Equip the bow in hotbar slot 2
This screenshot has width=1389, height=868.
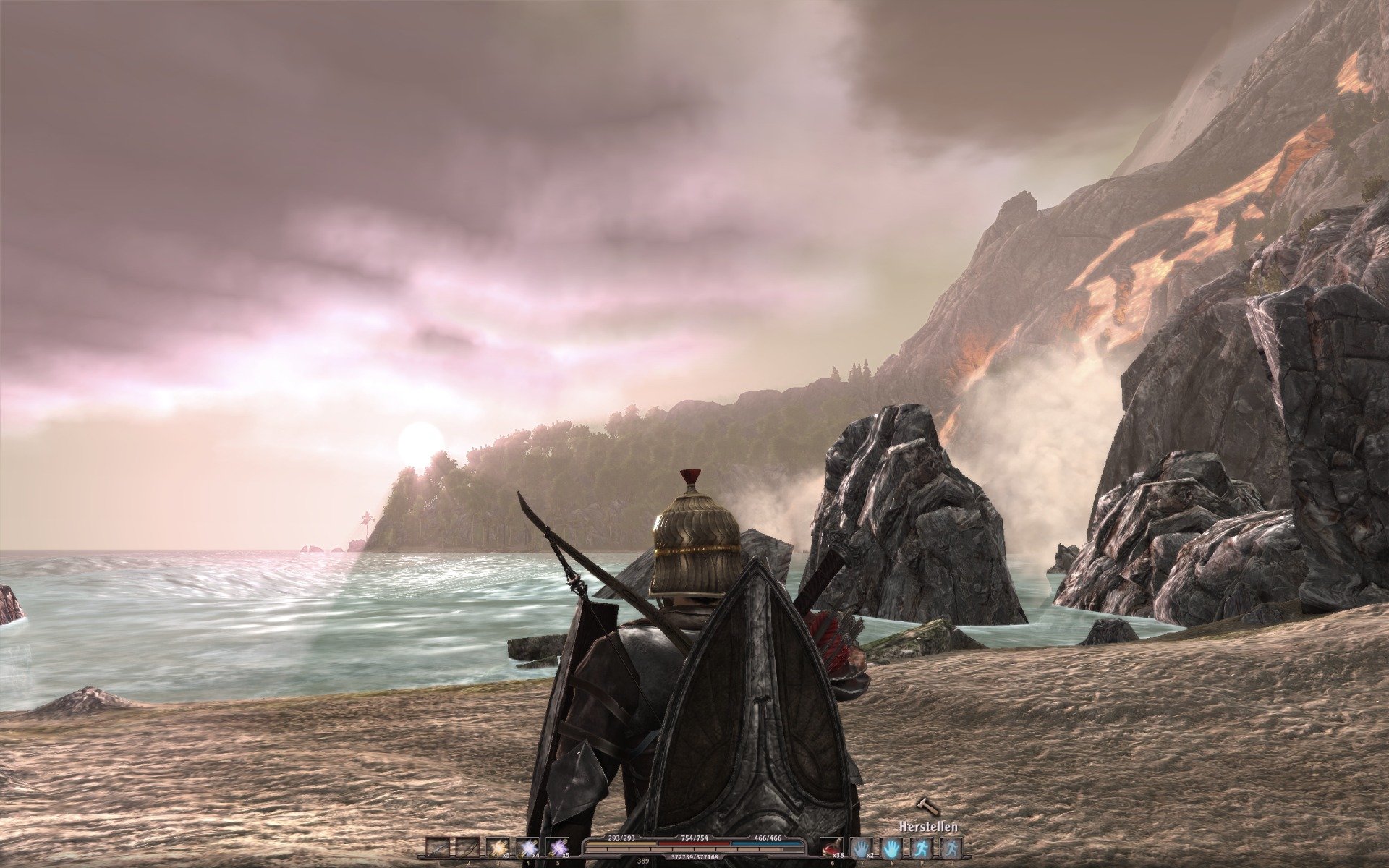pos(467,848)
